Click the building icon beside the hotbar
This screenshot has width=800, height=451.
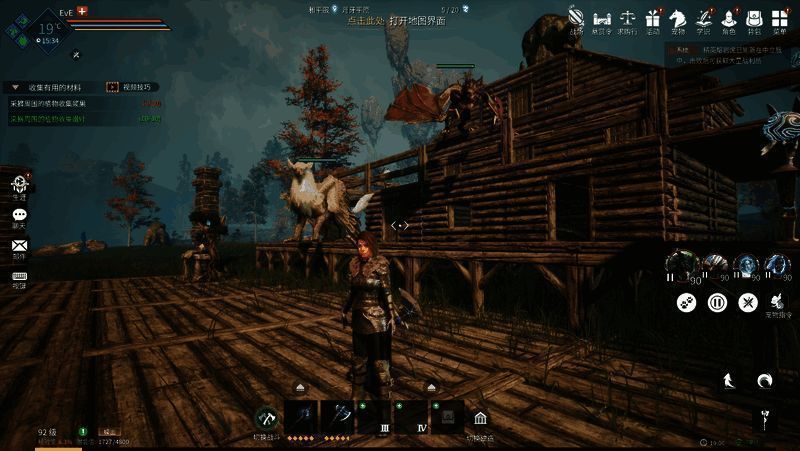481,418
